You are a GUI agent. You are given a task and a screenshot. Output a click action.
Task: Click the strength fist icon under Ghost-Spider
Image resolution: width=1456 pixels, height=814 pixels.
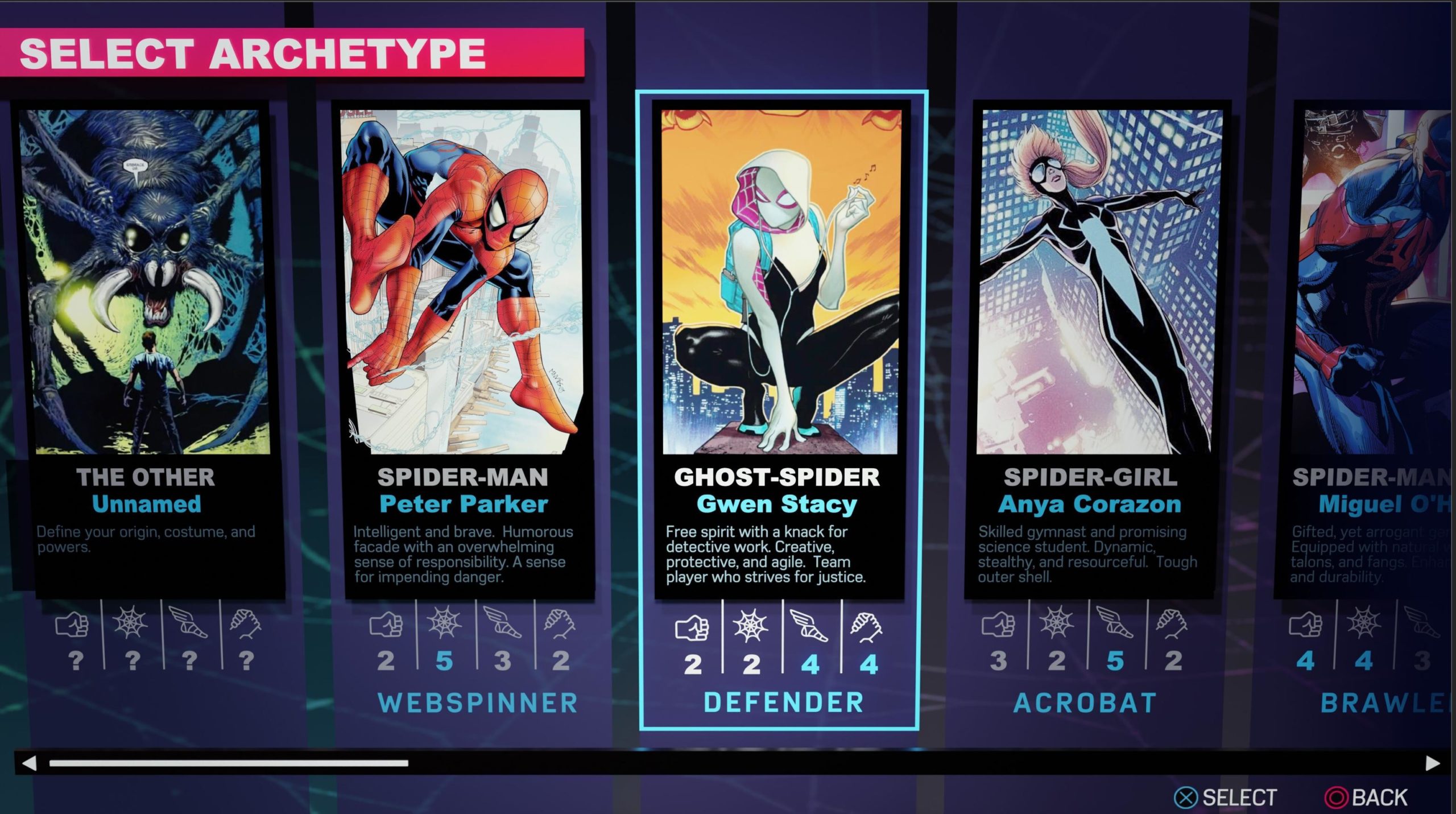692,625
